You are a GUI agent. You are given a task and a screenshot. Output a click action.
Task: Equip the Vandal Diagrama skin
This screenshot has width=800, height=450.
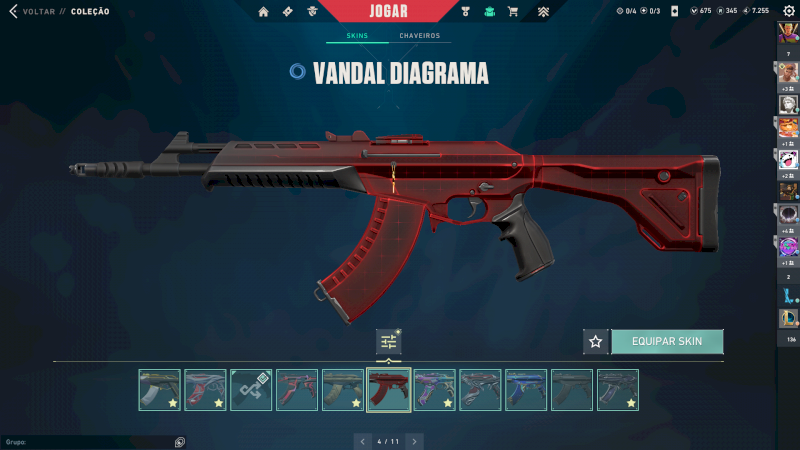coord(667,341)
